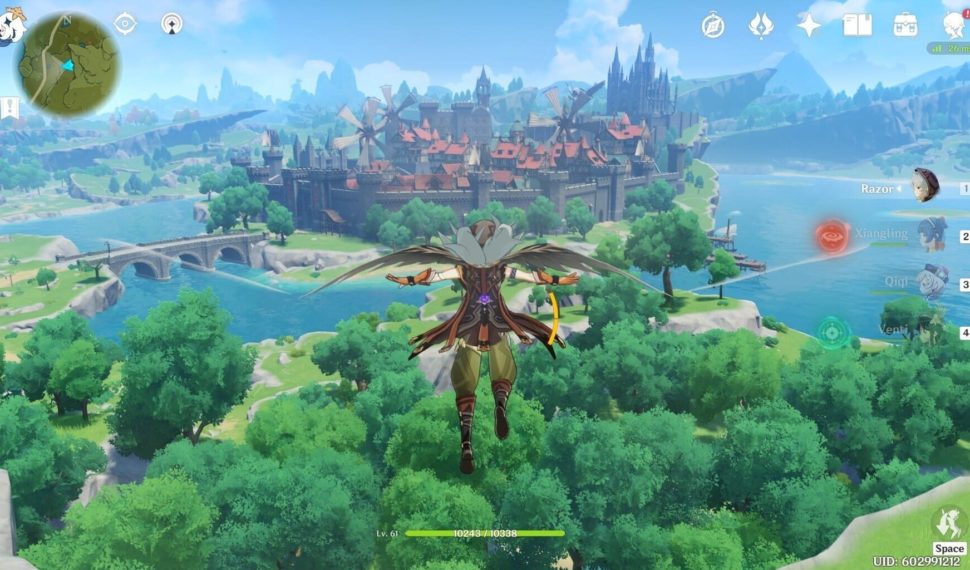Viewport: 970px width, 570px height.
Task: Switch to Qiqi in the party
Action: click(931, 281)
